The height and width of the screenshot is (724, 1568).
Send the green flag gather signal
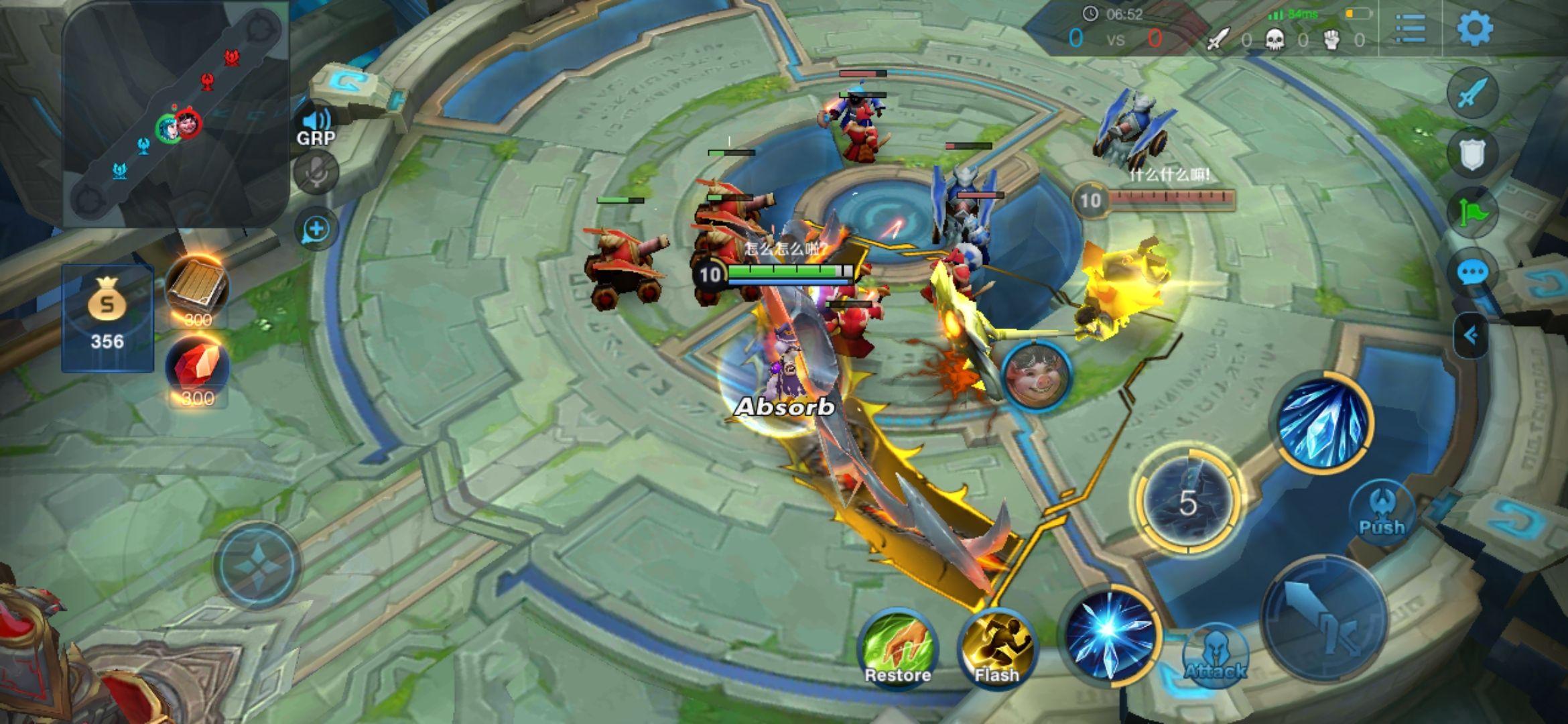pyautogui.click(x=1472, y=213)
